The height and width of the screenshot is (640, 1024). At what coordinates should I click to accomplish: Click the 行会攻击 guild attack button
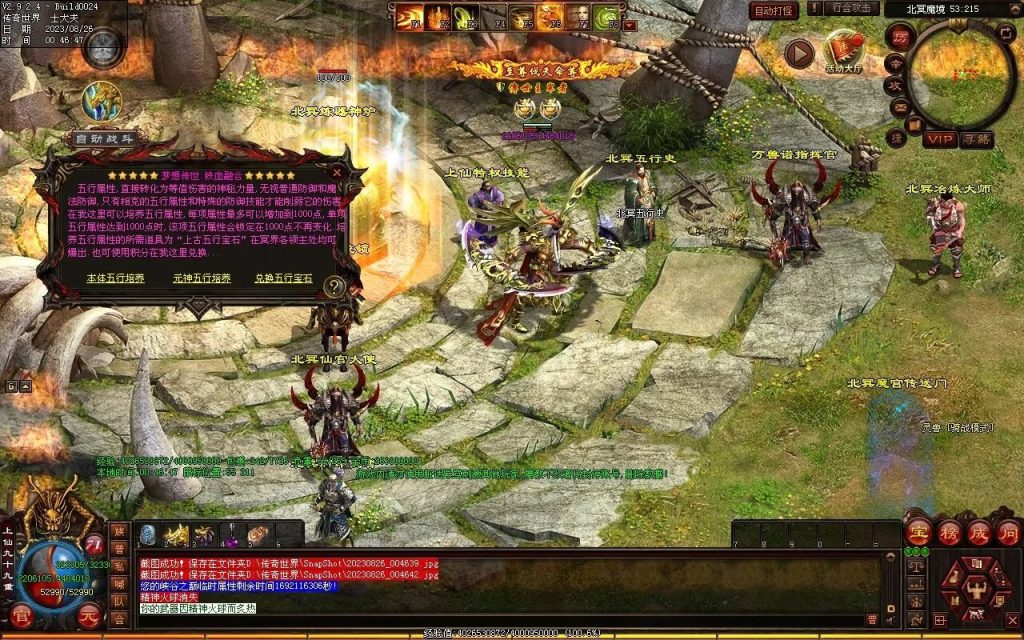pos(853,9)
